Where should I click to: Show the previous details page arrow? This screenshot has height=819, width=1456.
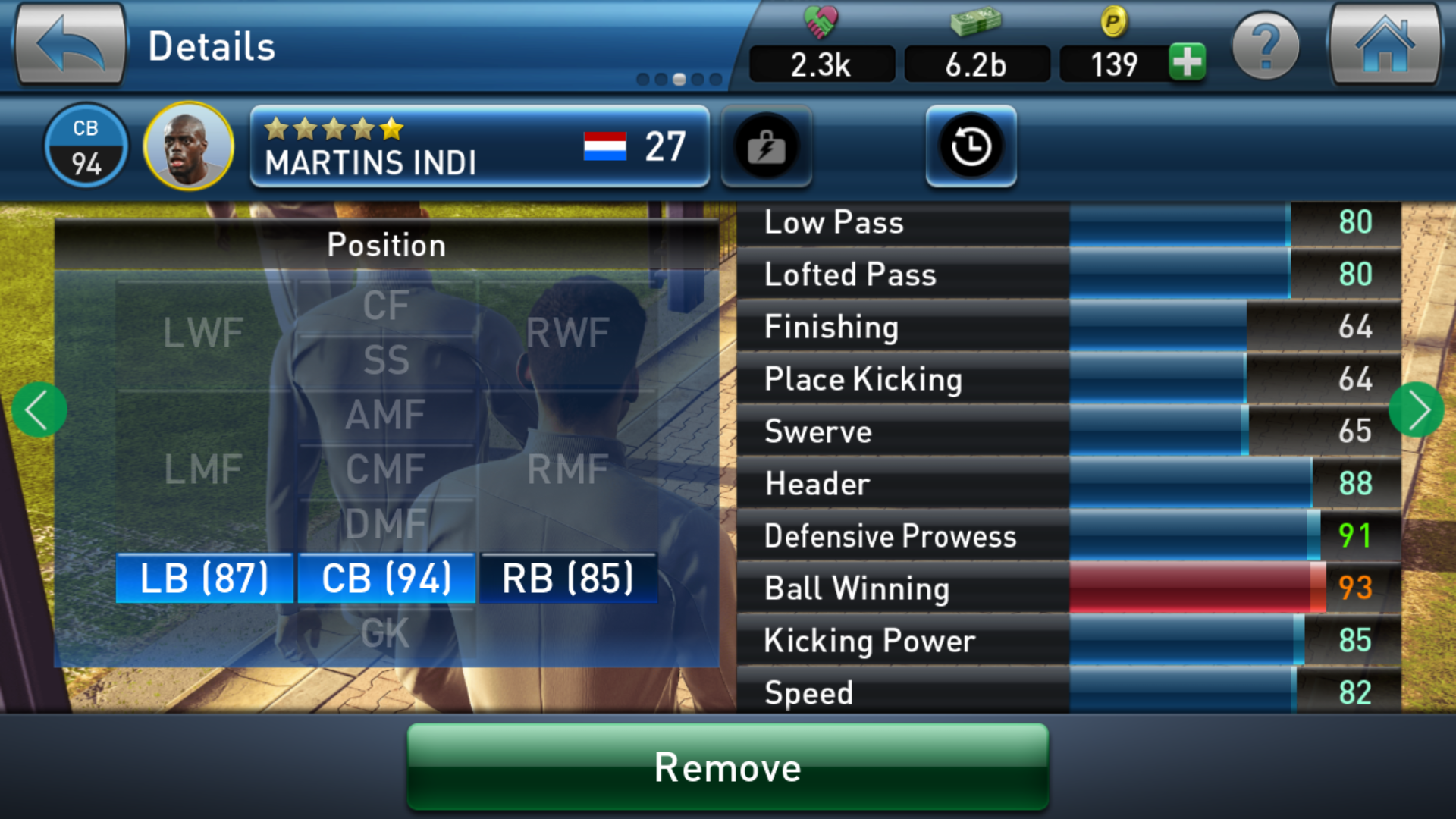pos(39,410)
